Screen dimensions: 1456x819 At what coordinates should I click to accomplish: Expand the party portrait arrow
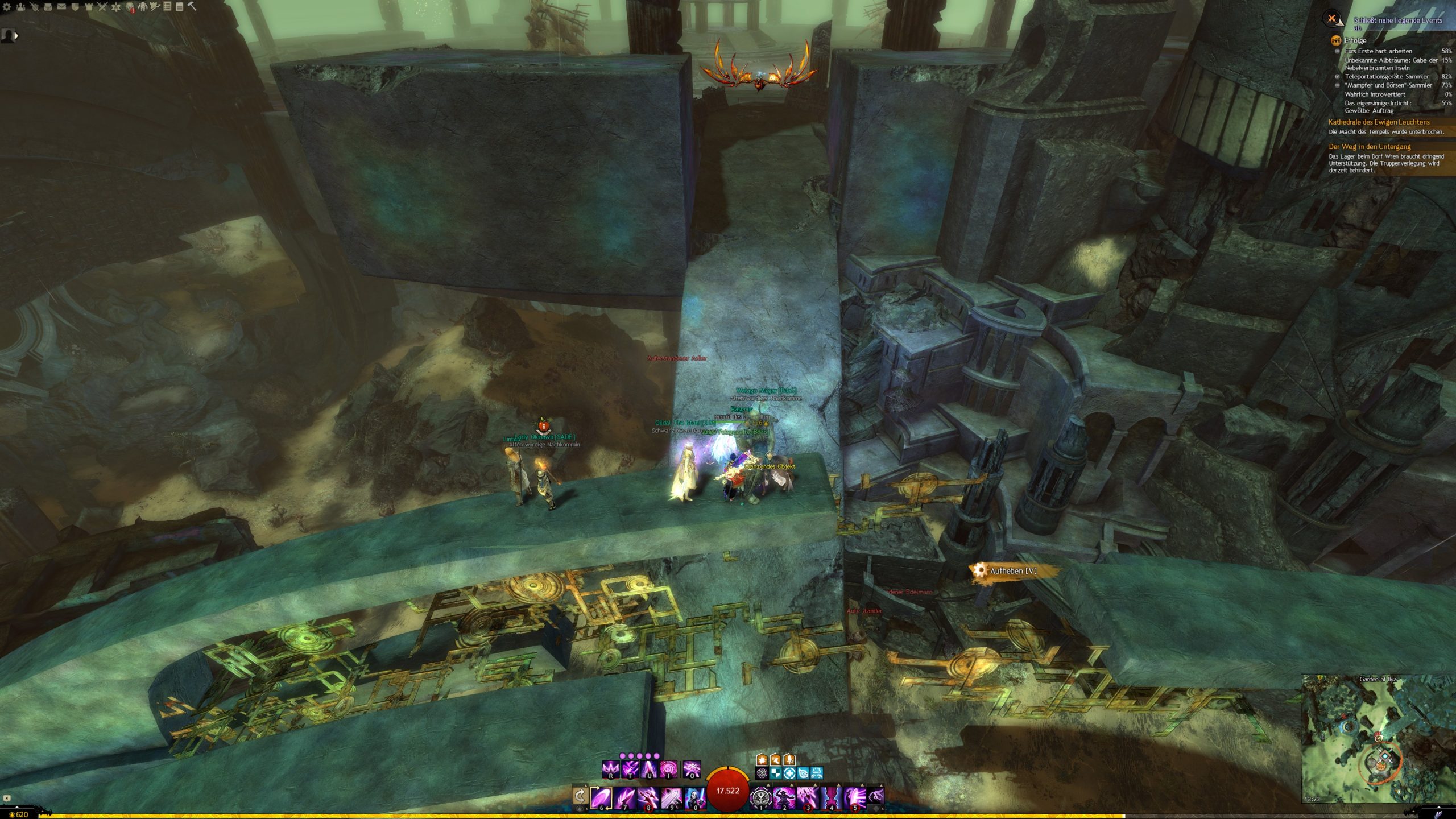click(16, 36)
